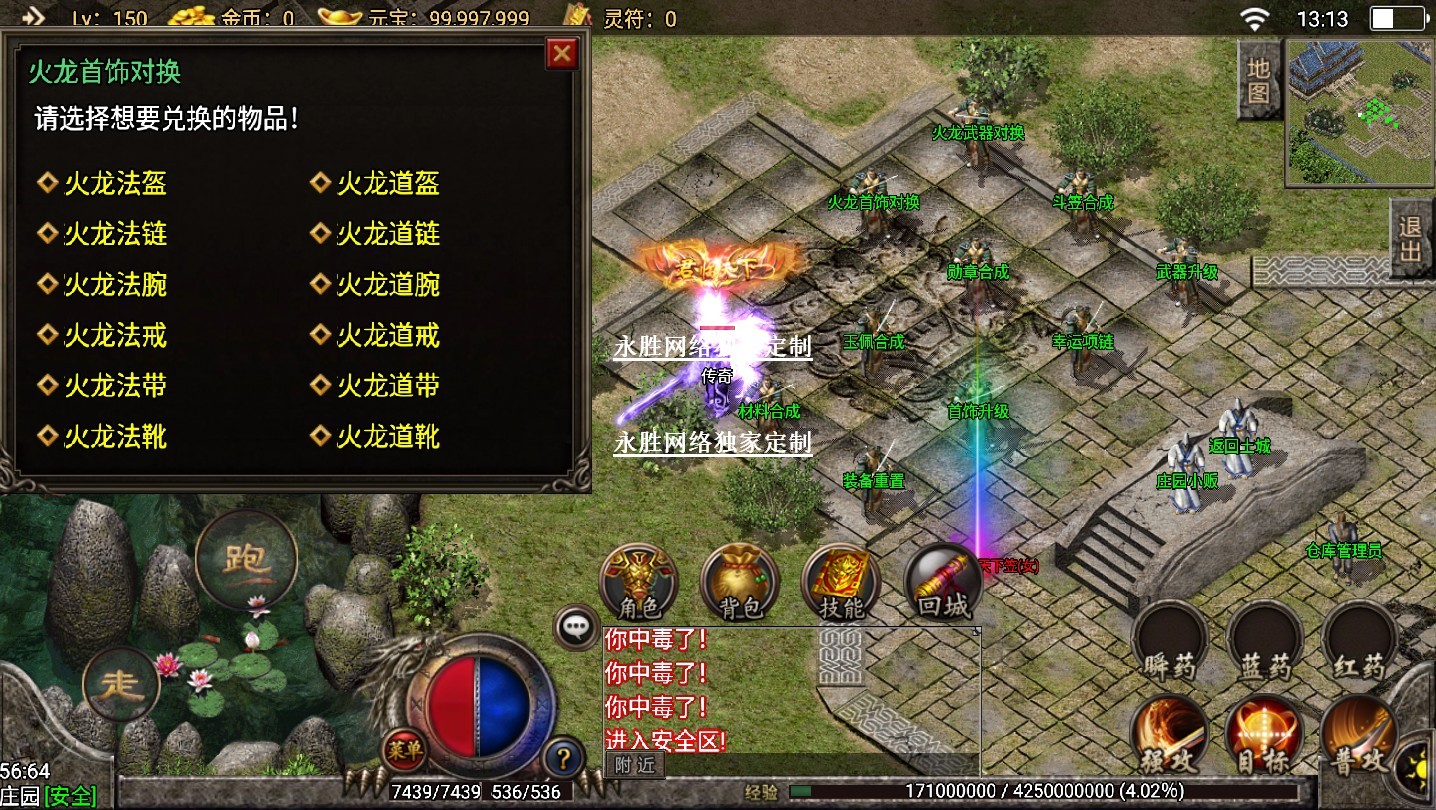Click the minimap thumbnail
The width and height of the screenshot is (1436, 810).
pos(1357,112)
